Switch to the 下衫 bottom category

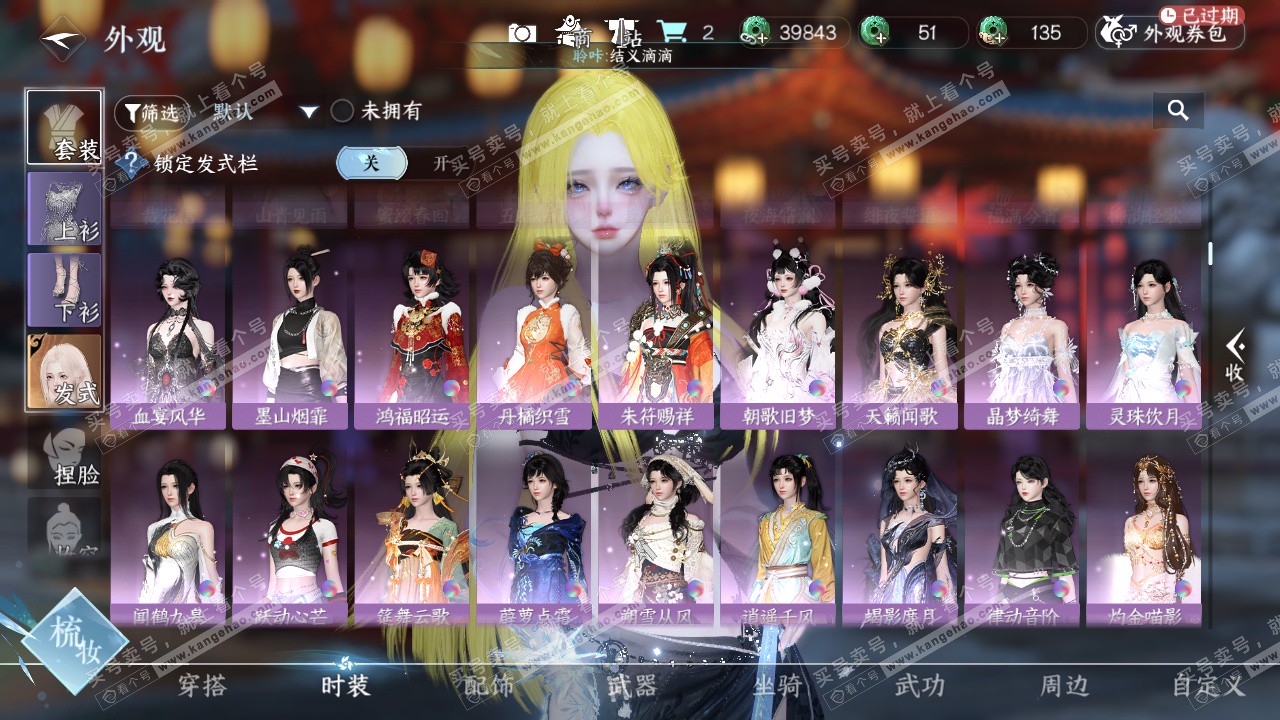(x=65, y=290)
